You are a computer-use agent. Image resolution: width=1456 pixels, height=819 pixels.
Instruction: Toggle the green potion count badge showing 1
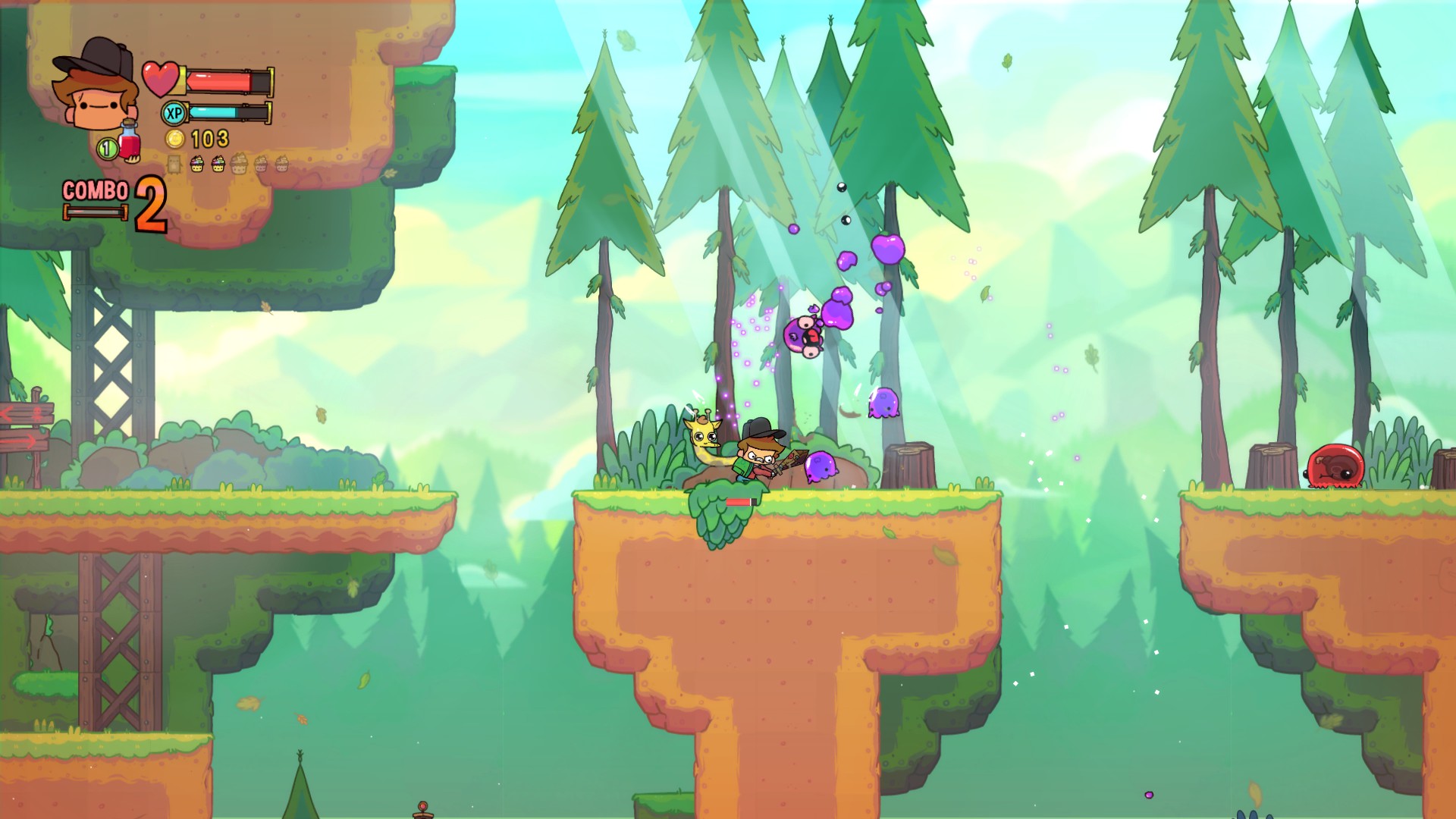coord(108,147)
